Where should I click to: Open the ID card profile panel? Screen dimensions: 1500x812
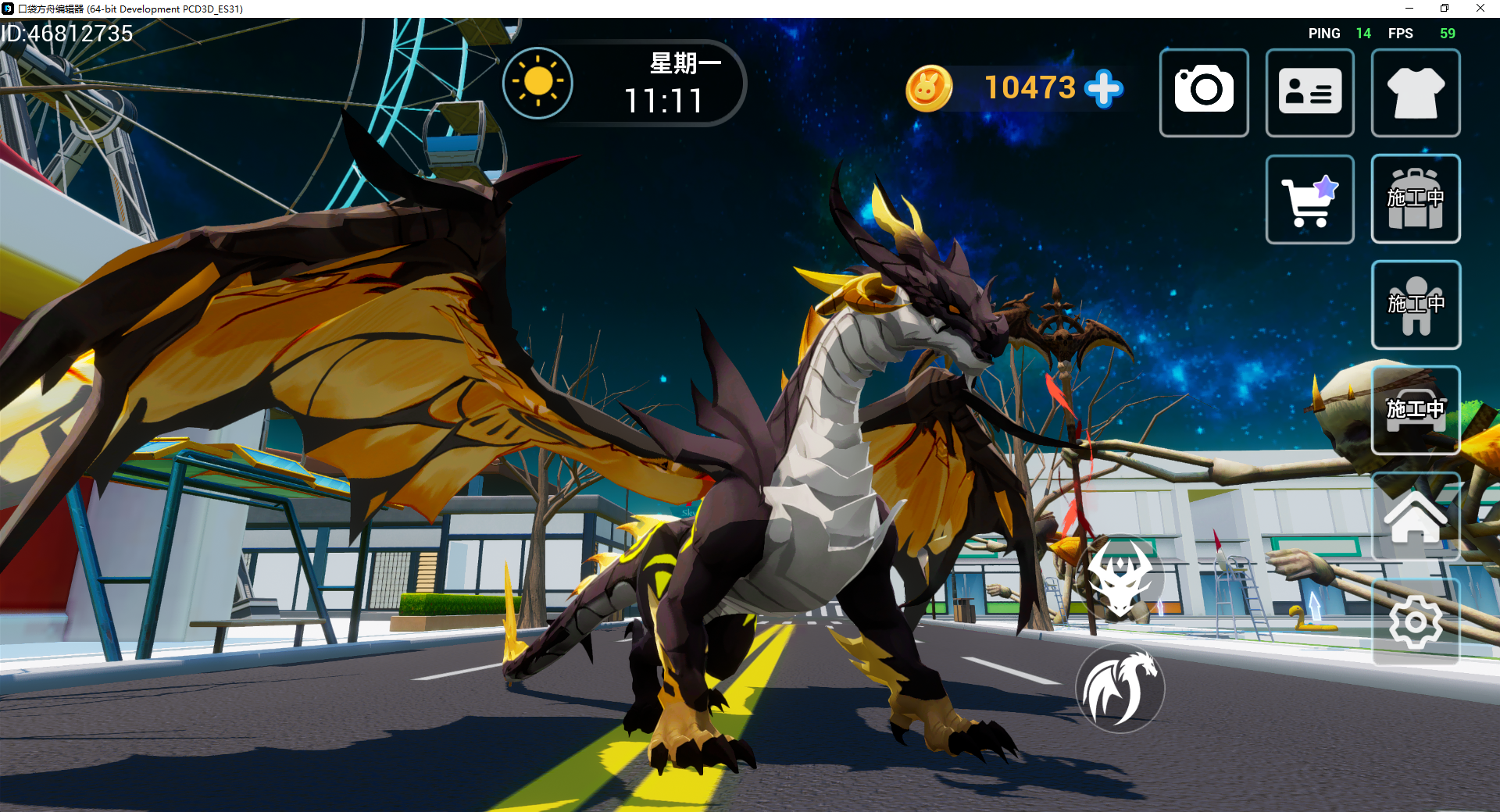pyautogui.click(x=1309, y=92)
